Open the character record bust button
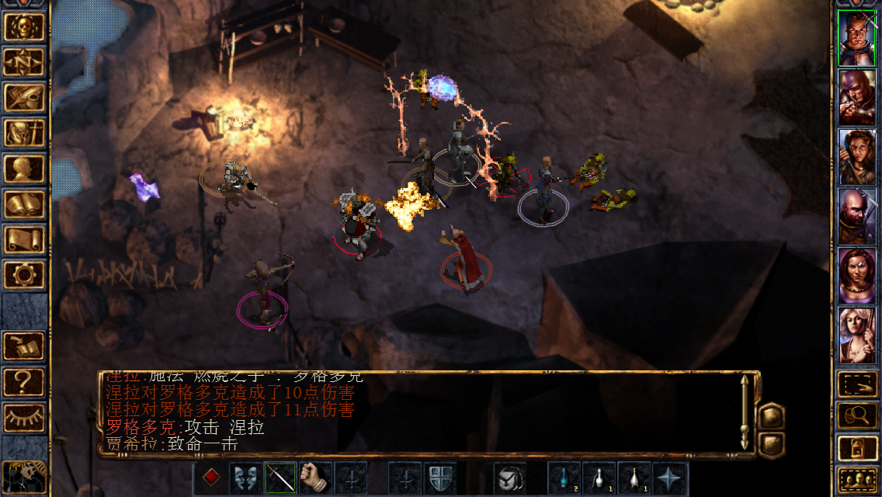This screenshot has width=882, height=497. (24, 168)
